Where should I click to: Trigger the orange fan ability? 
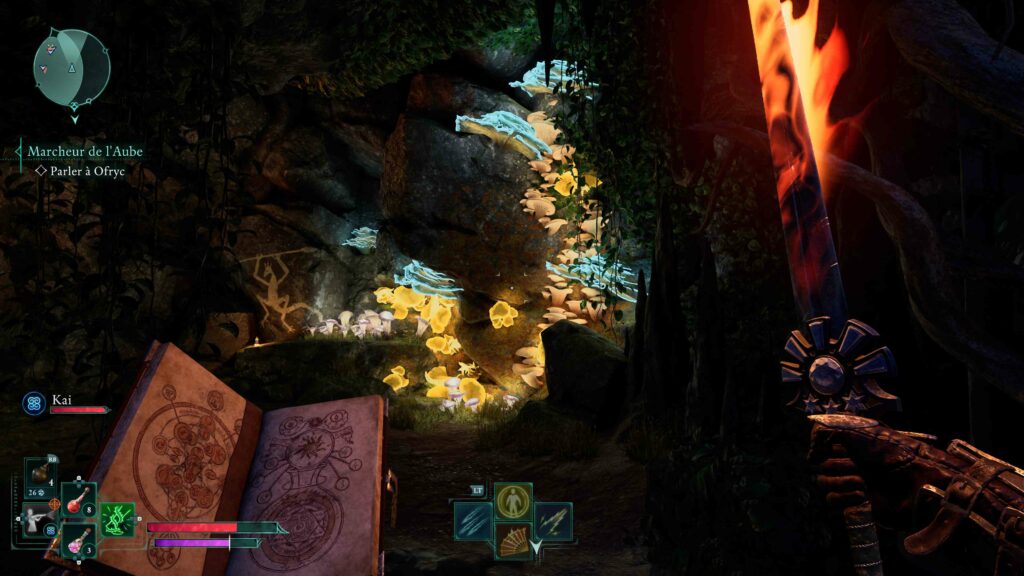point(513,541)
